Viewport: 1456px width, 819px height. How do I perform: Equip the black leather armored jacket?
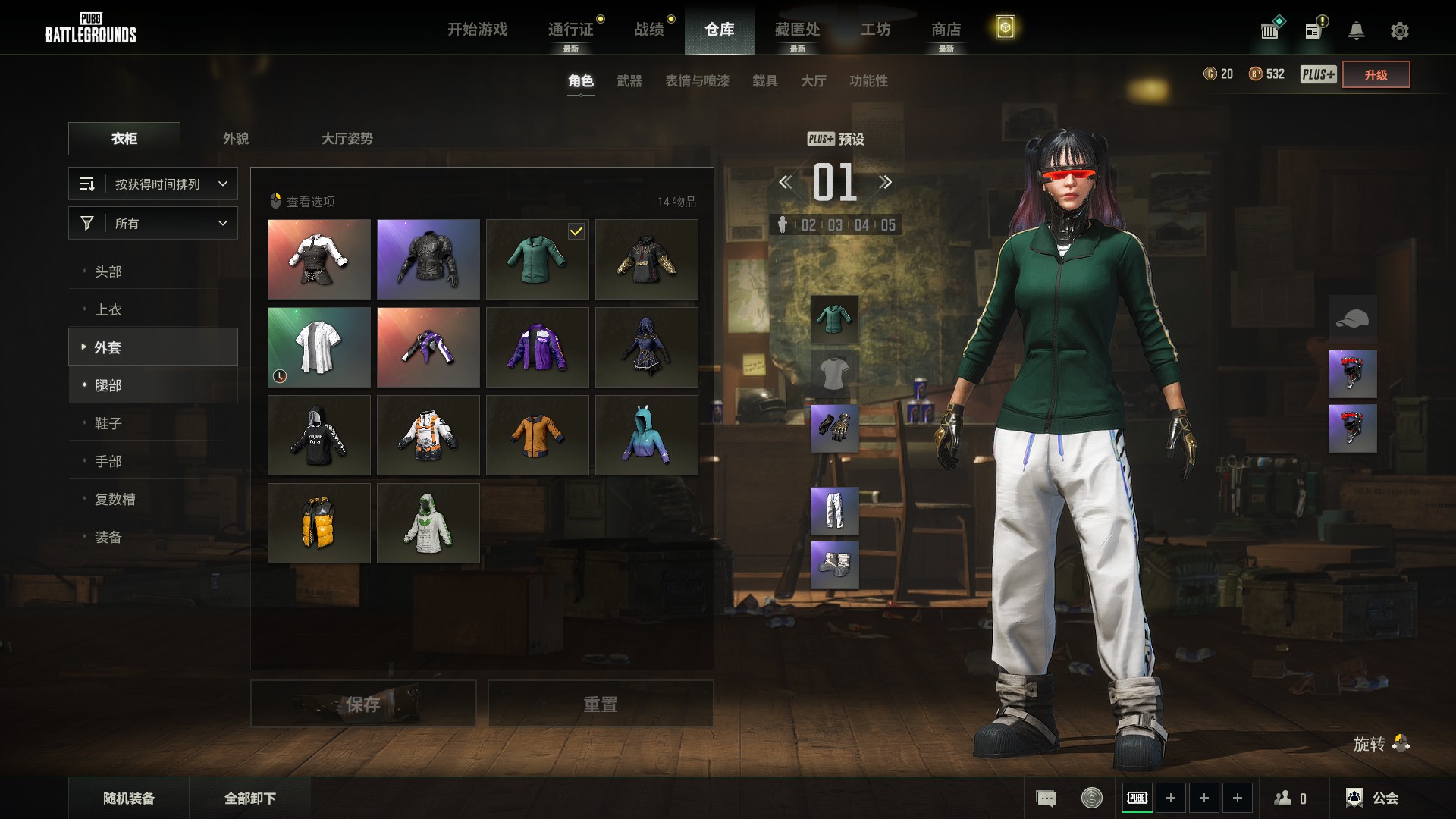click(x=428, y=259)
